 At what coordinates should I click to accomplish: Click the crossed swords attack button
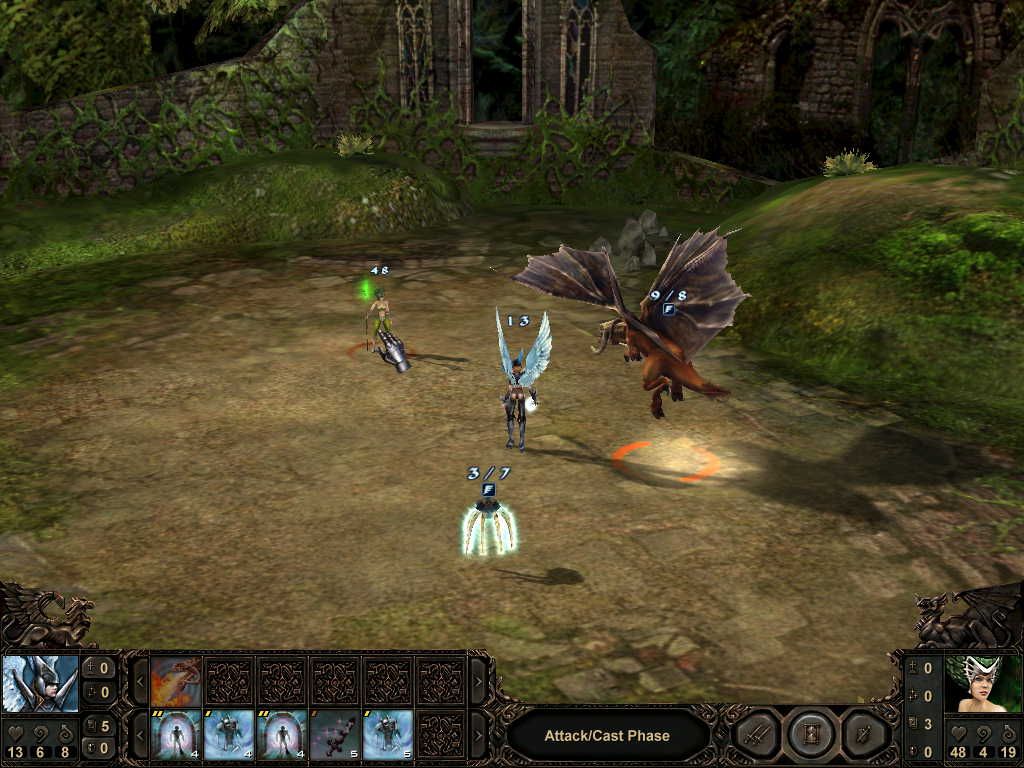point(757,735)
